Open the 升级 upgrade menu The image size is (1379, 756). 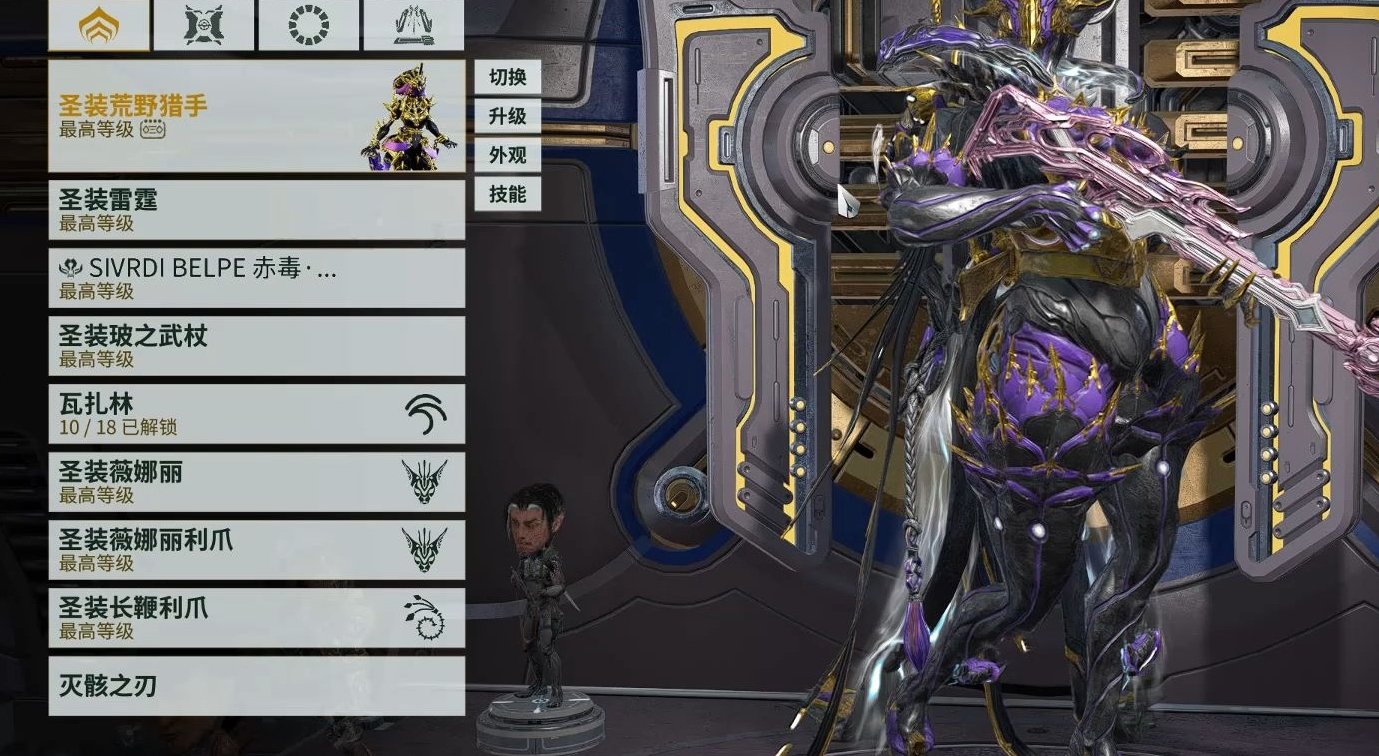tap(507, 116)
